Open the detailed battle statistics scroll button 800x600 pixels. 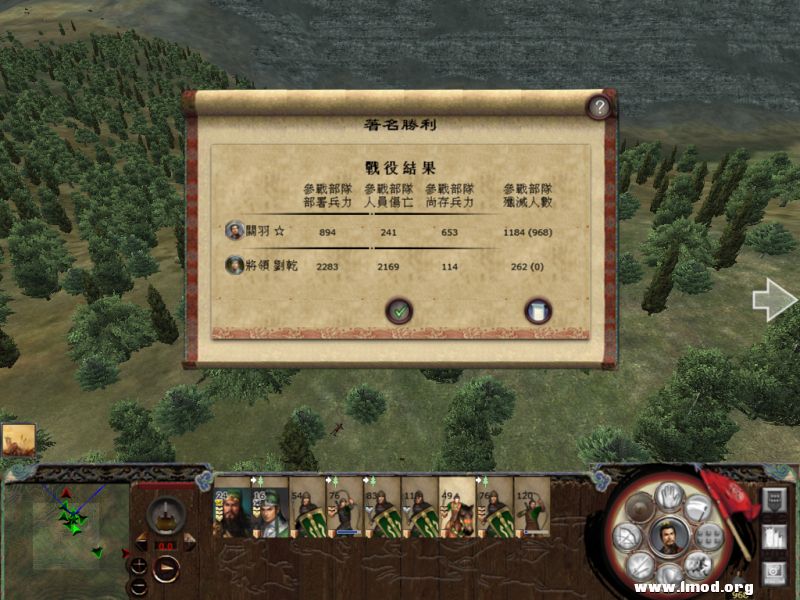pos(538,311)
